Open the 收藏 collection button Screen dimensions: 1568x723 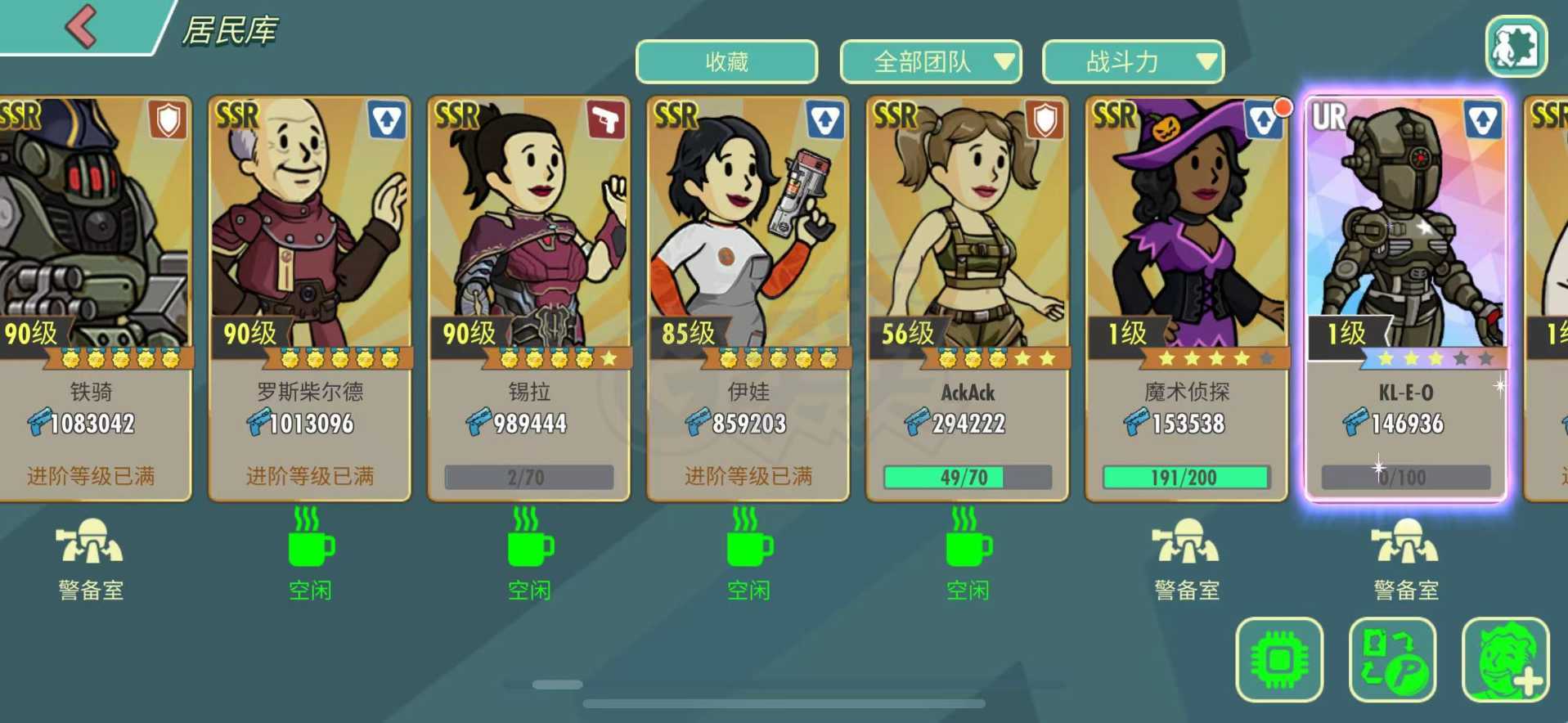pos(726,62)
